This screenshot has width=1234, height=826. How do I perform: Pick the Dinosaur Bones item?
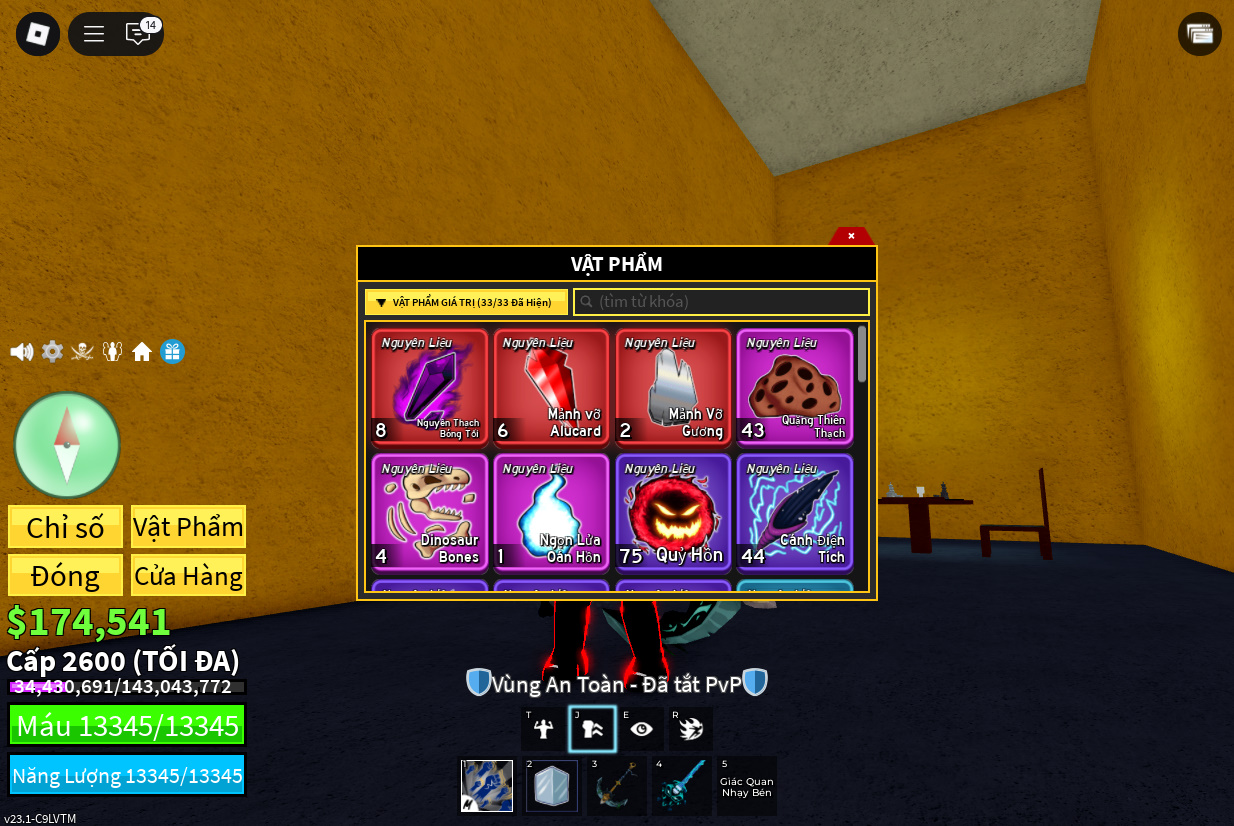pyautogui.click(x=430, y=512)
